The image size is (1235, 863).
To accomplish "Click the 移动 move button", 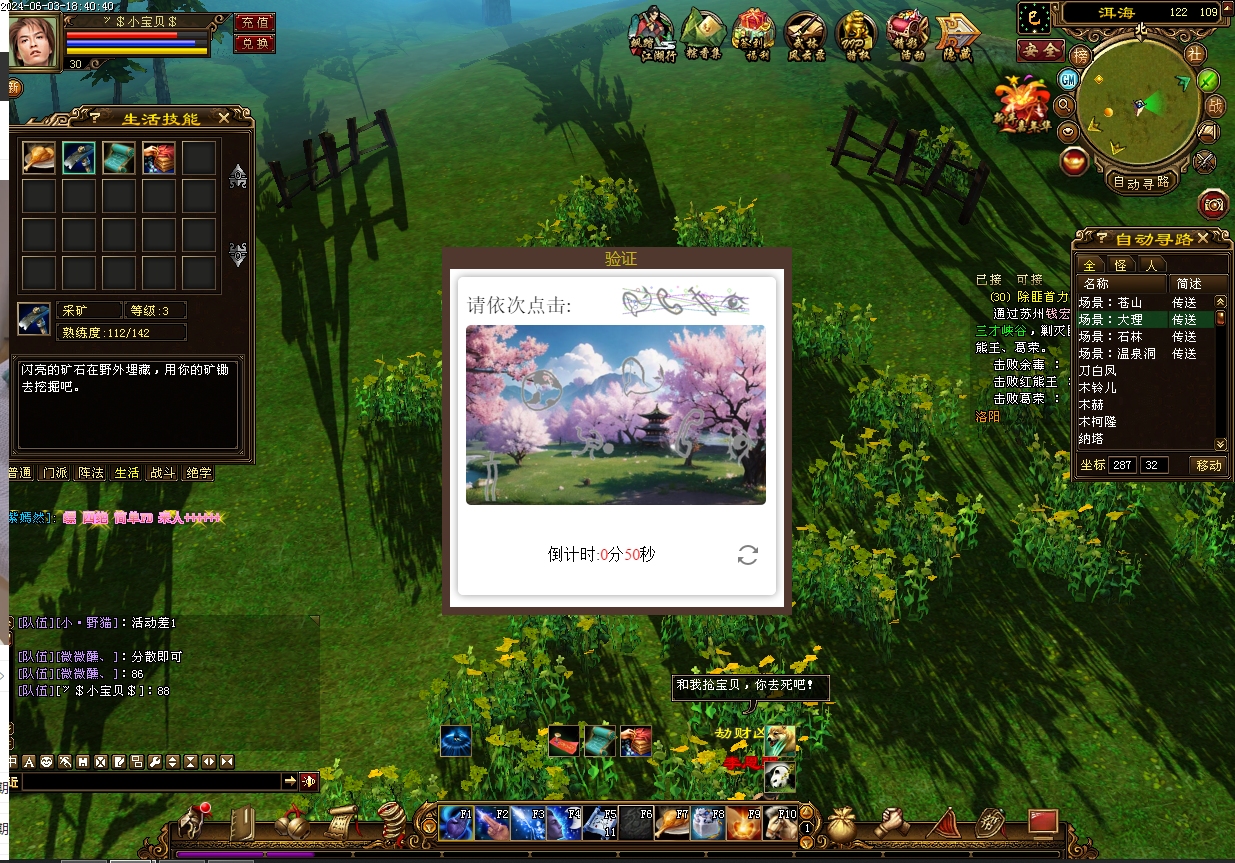I will (x=1208, y=465).
